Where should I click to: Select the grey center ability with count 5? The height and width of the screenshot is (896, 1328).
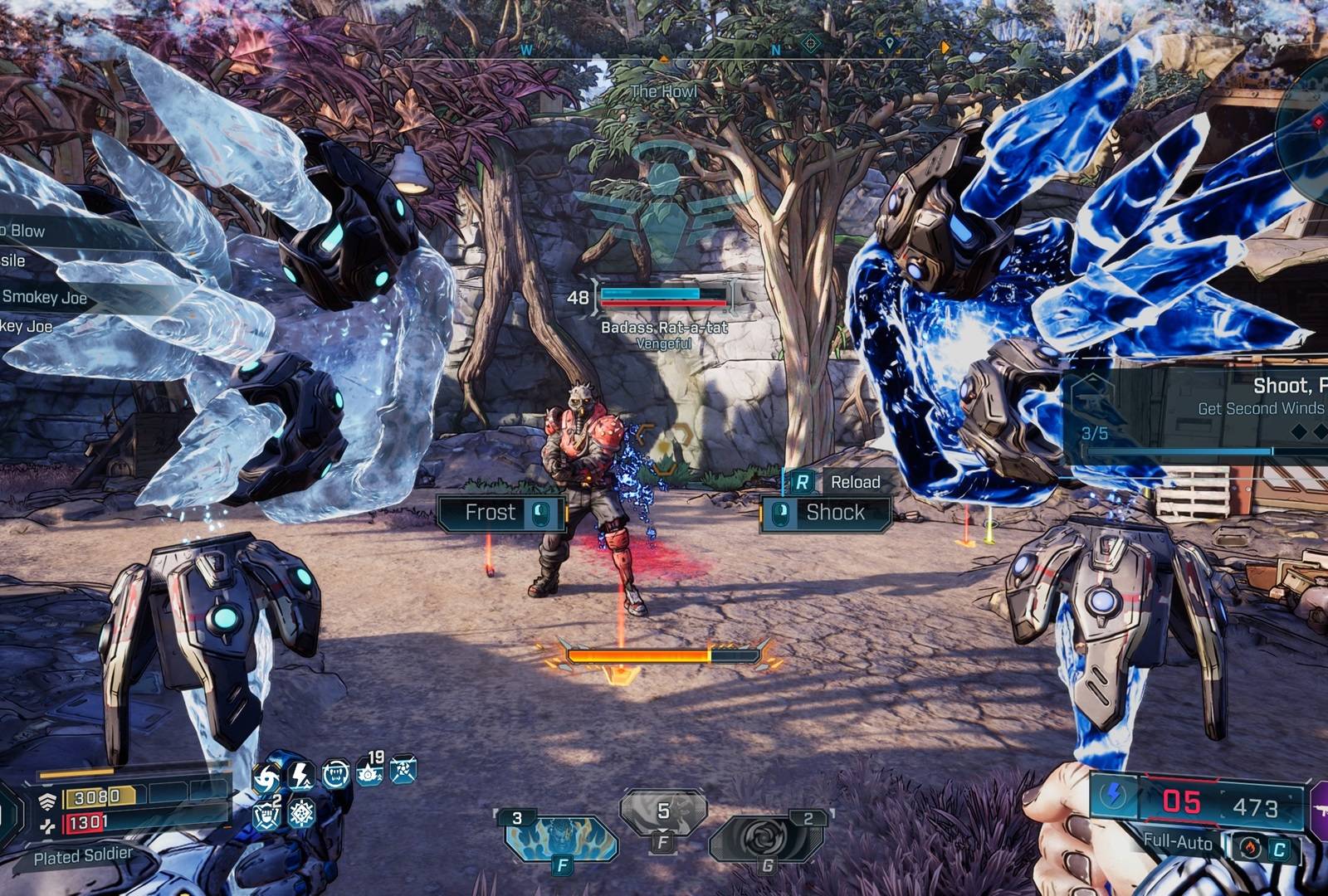coord(663,813)
